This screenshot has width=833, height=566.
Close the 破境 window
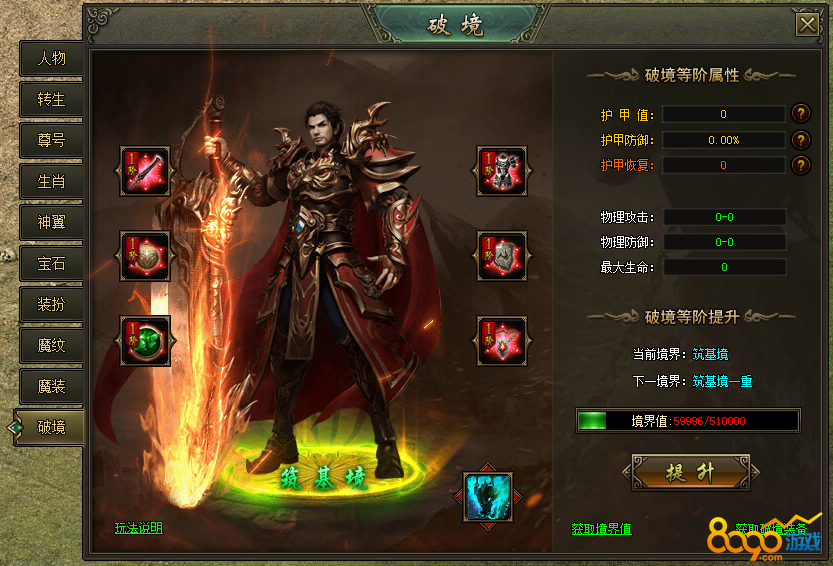tap(806, 24)
